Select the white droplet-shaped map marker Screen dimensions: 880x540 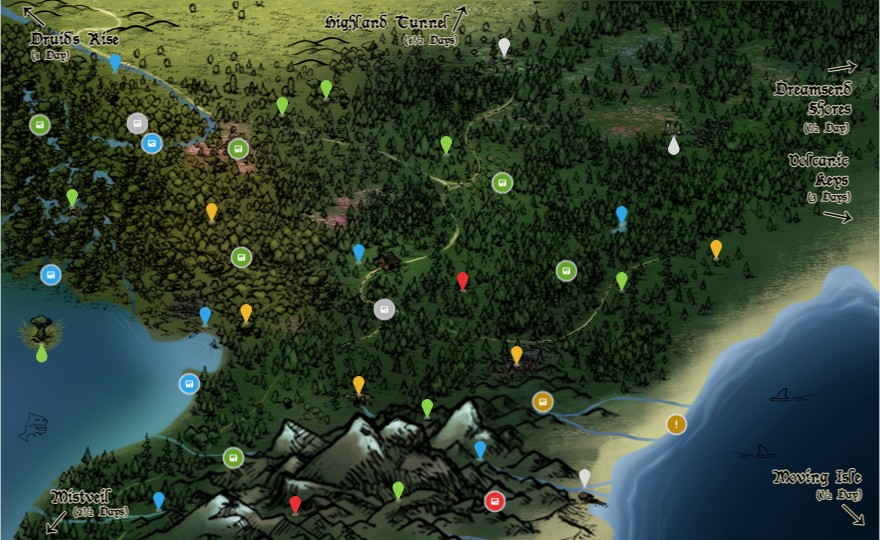pos(674,146)
